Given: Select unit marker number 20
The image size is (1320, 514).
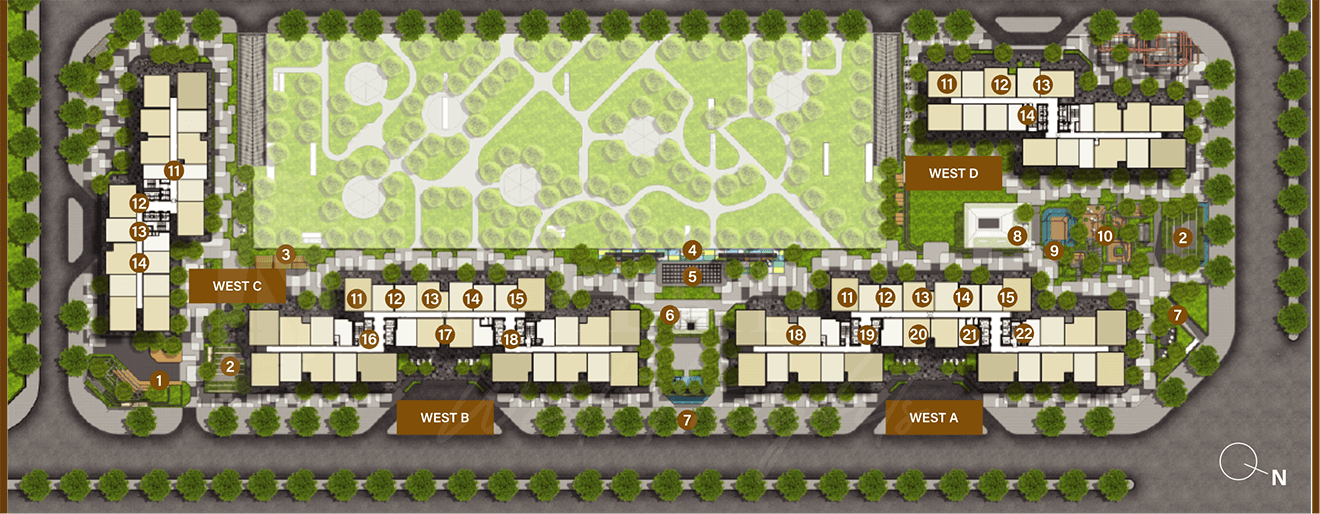Looking at the screenshot, I should 918,335.
